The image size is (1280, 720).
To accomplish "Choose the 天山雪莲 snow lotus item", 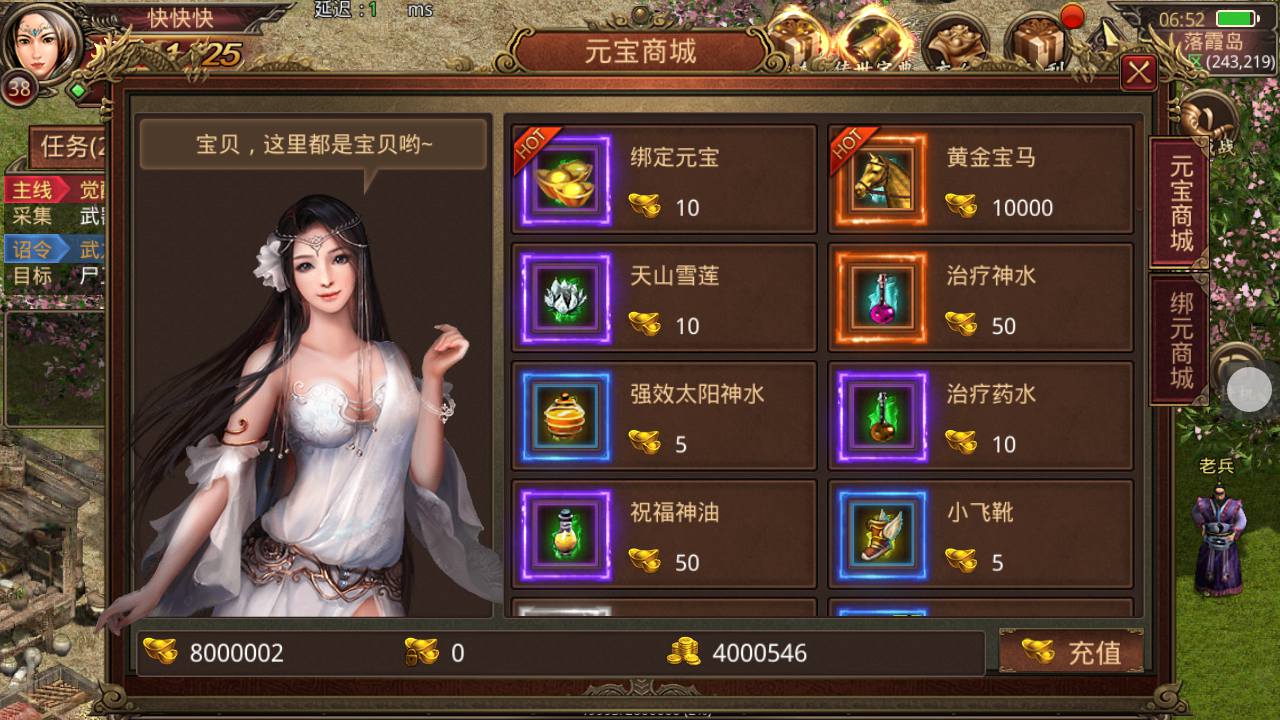I will tap(664, 298).
